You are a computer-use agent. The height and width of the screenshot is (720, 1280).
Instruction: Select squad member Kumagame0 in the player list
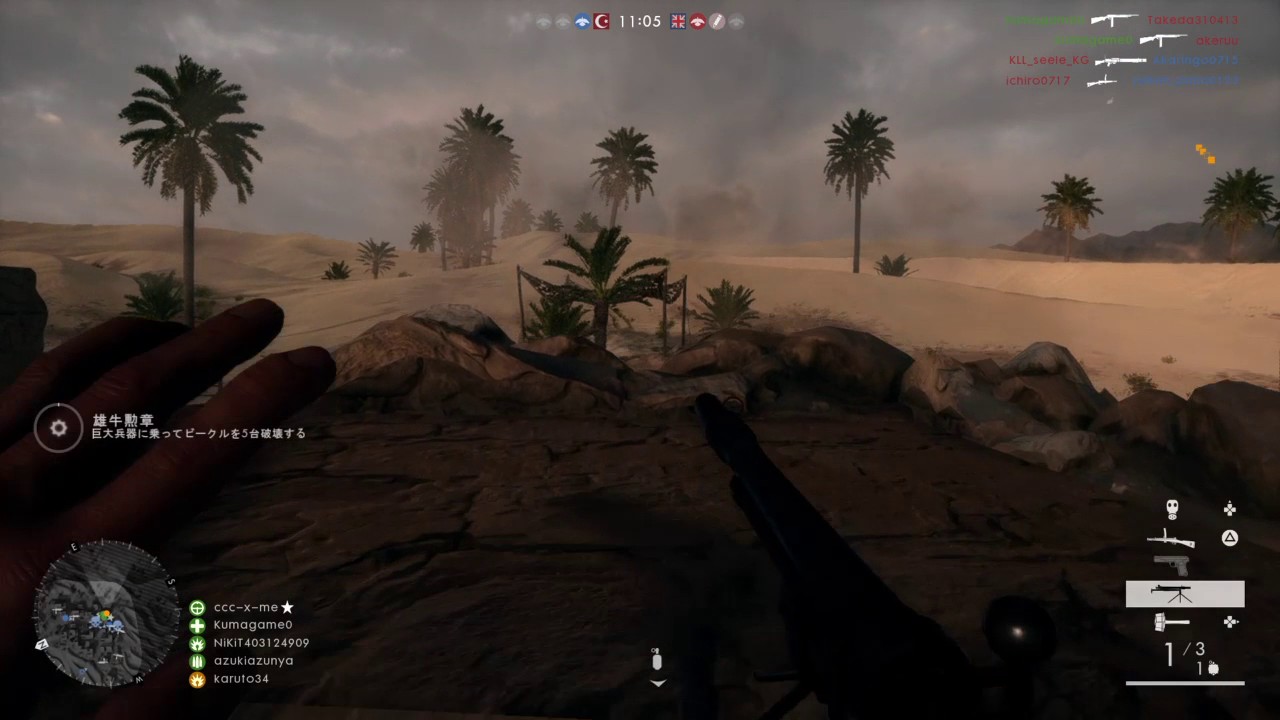[x=255, y=625]
